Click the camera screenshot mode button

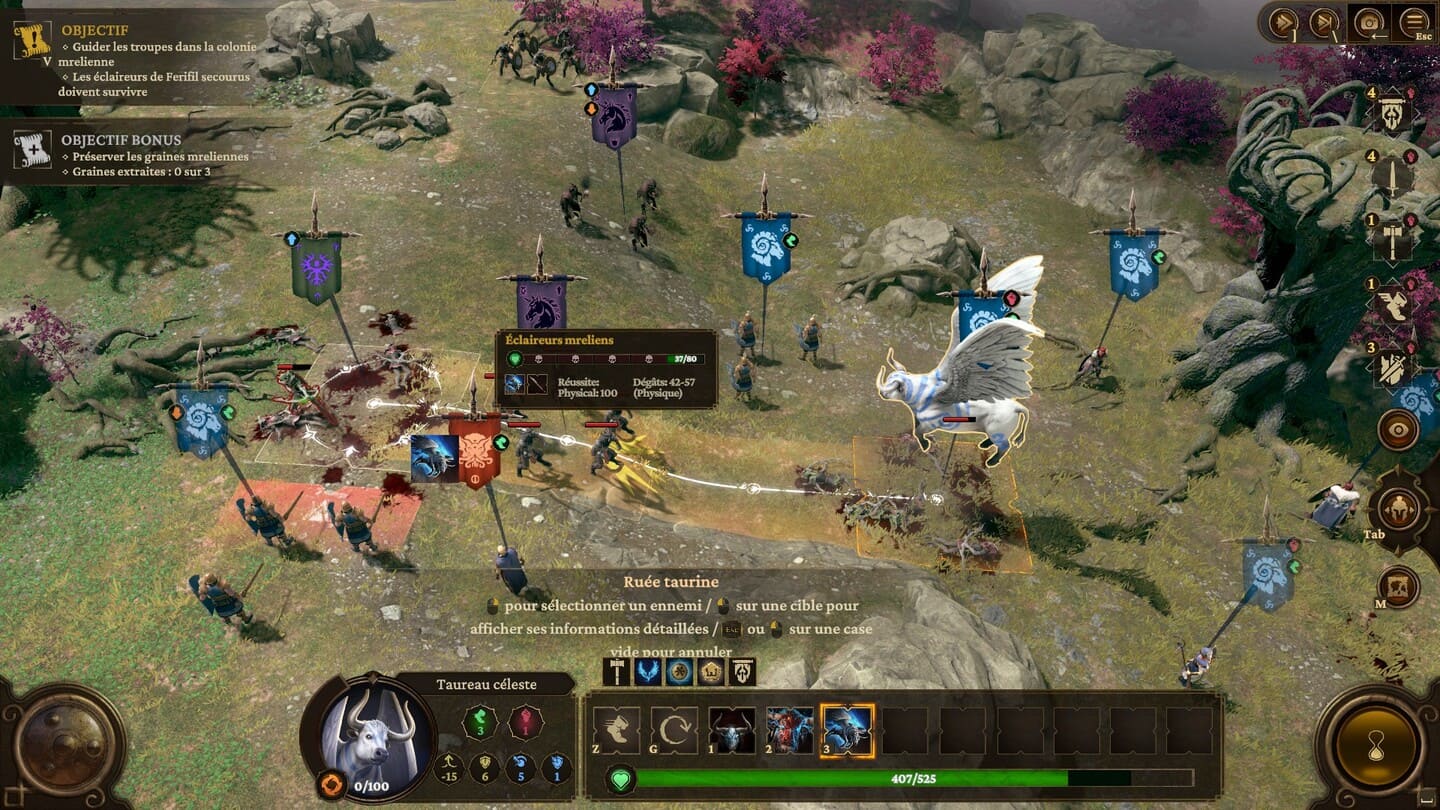[x=1368, y=22]
